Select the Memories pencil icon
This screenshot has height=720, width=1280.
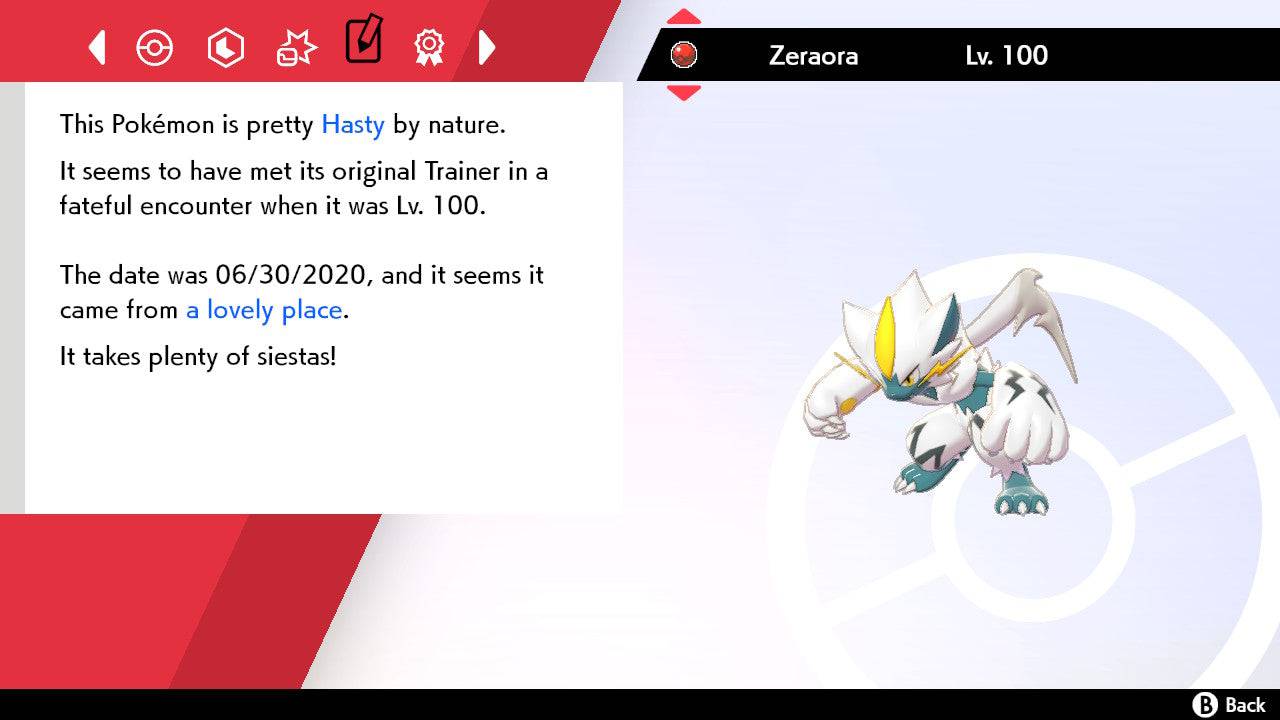click(364, 44)
